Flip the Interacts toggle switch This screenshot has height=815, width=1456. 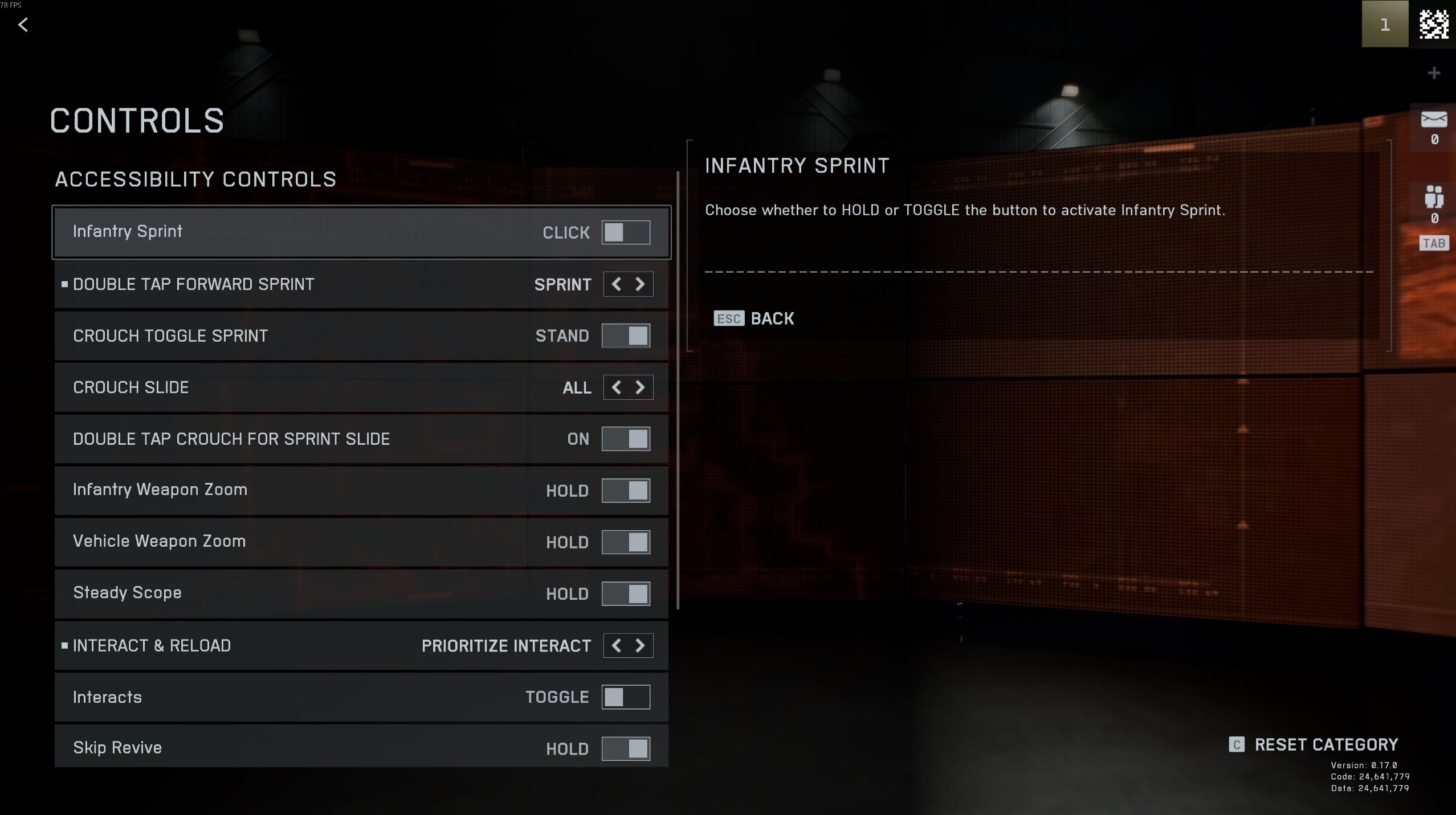[626, 697]
